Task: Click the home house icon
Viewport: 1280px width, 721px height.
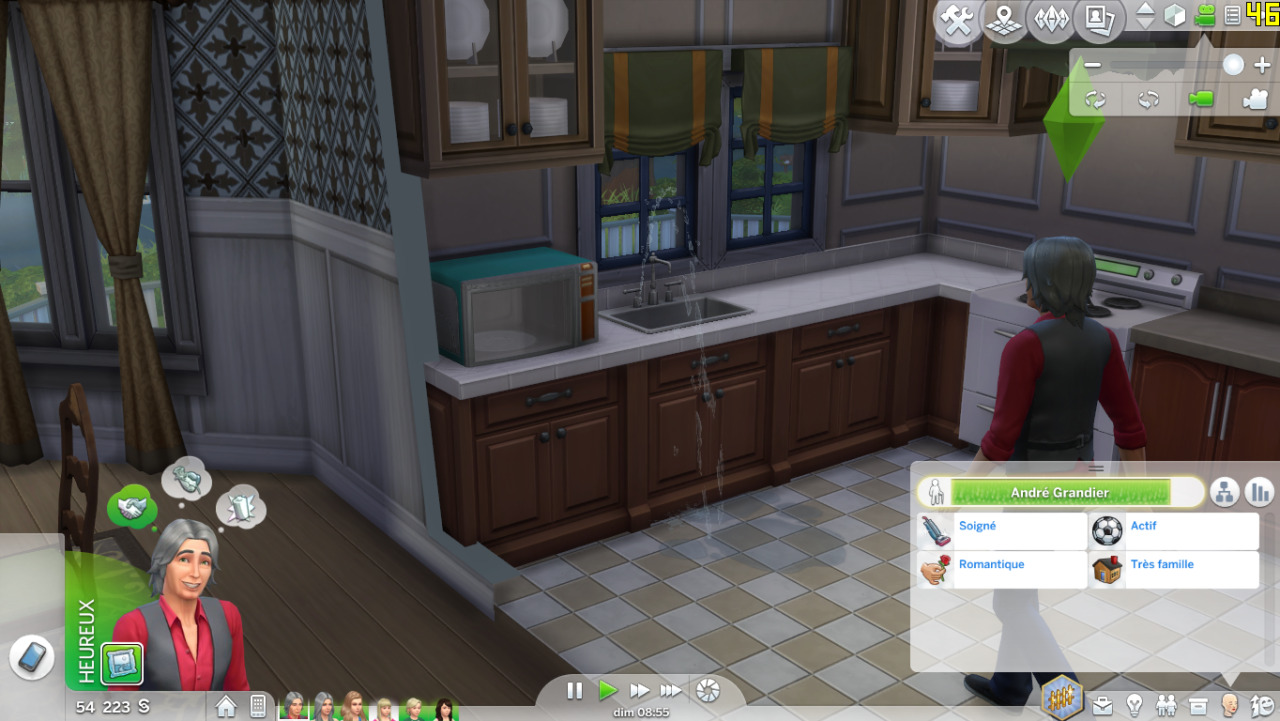Action: tap(226, 706)
